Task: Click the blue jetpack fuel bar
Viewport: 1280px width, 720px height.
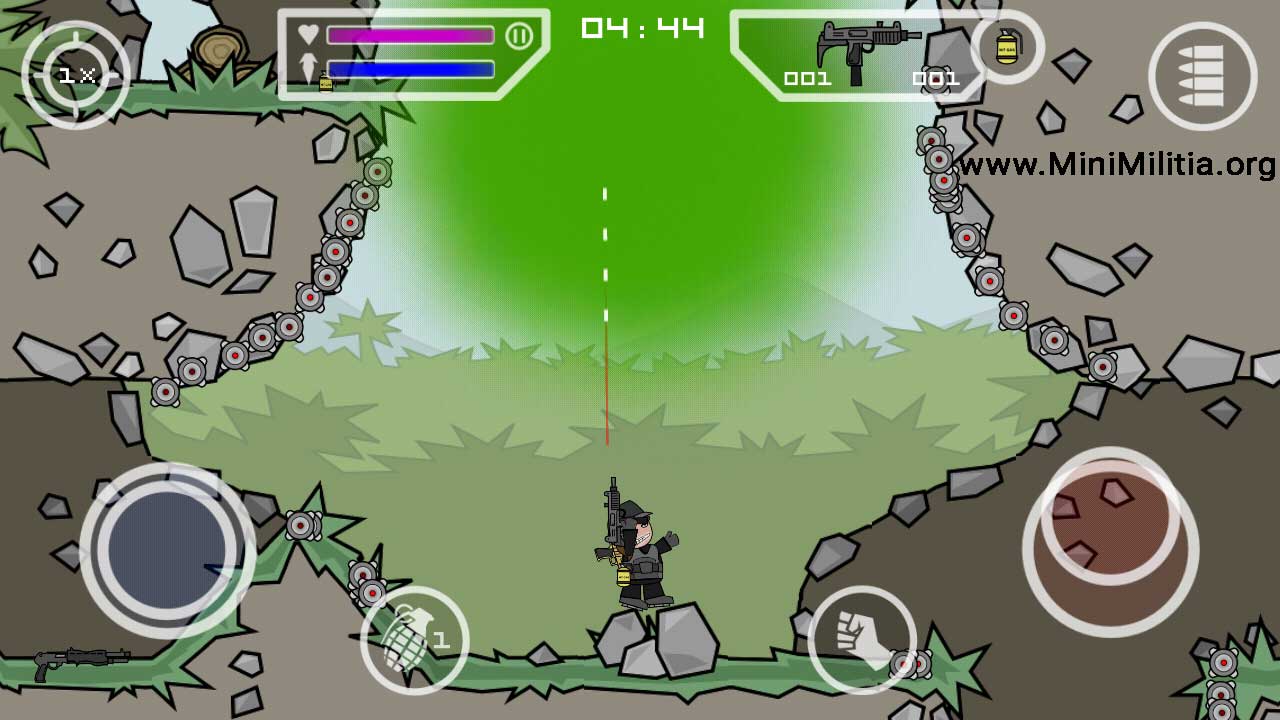Action: [412, 70]
